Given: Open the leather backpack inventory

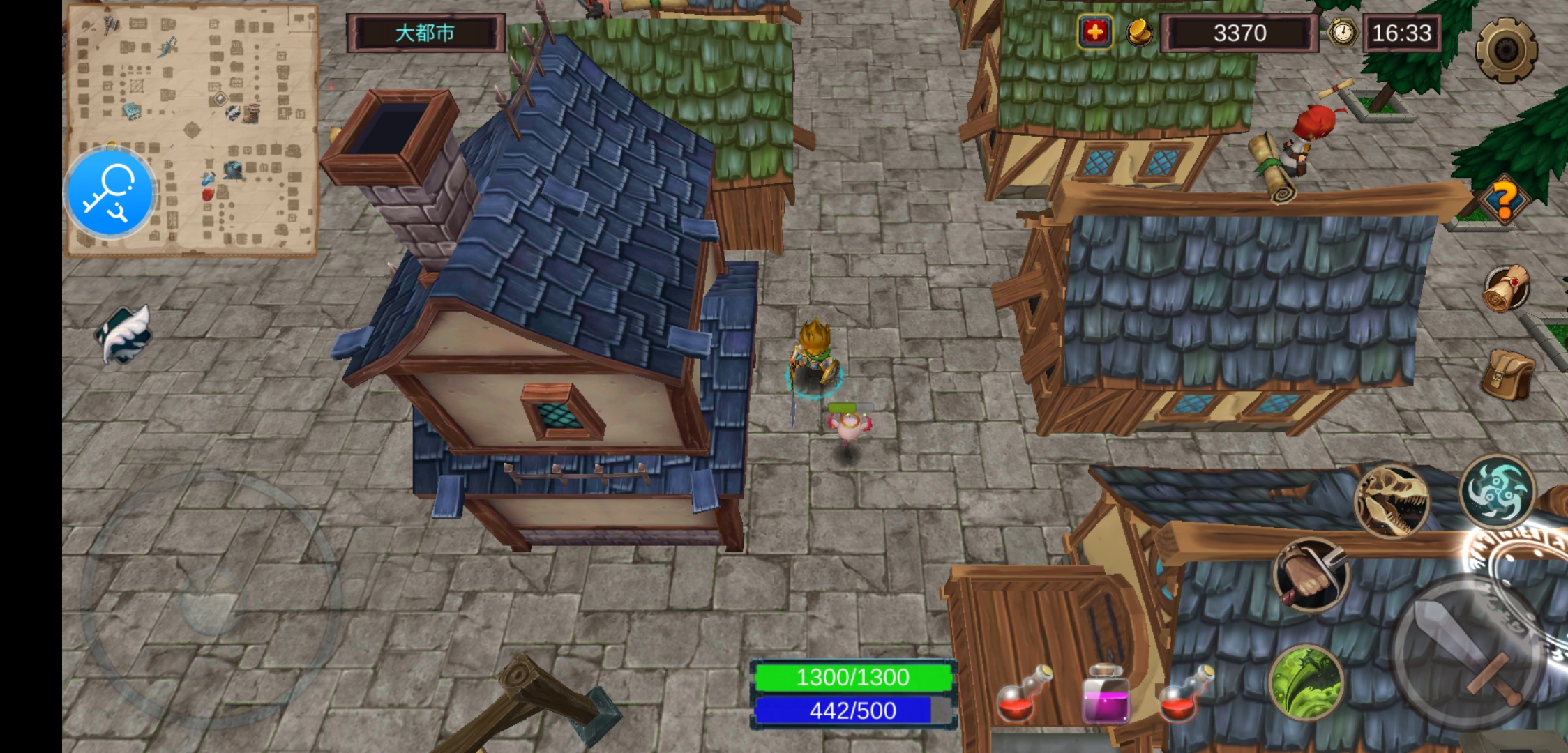Looking at the screenshot, I should tap(1507, 374).
